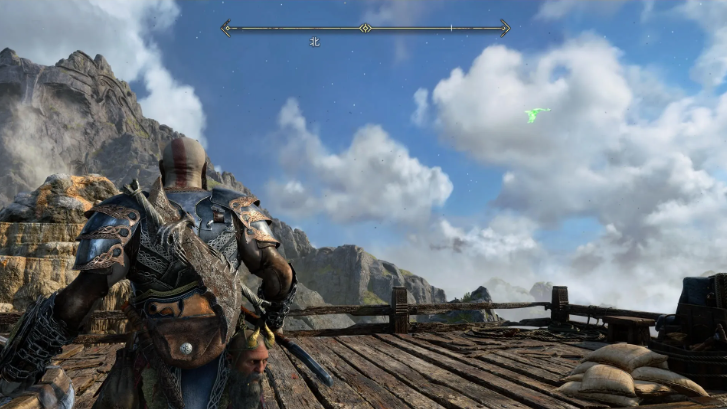Click the compass bar's center diamond marker
727x409 pixels.
point(366,28)
